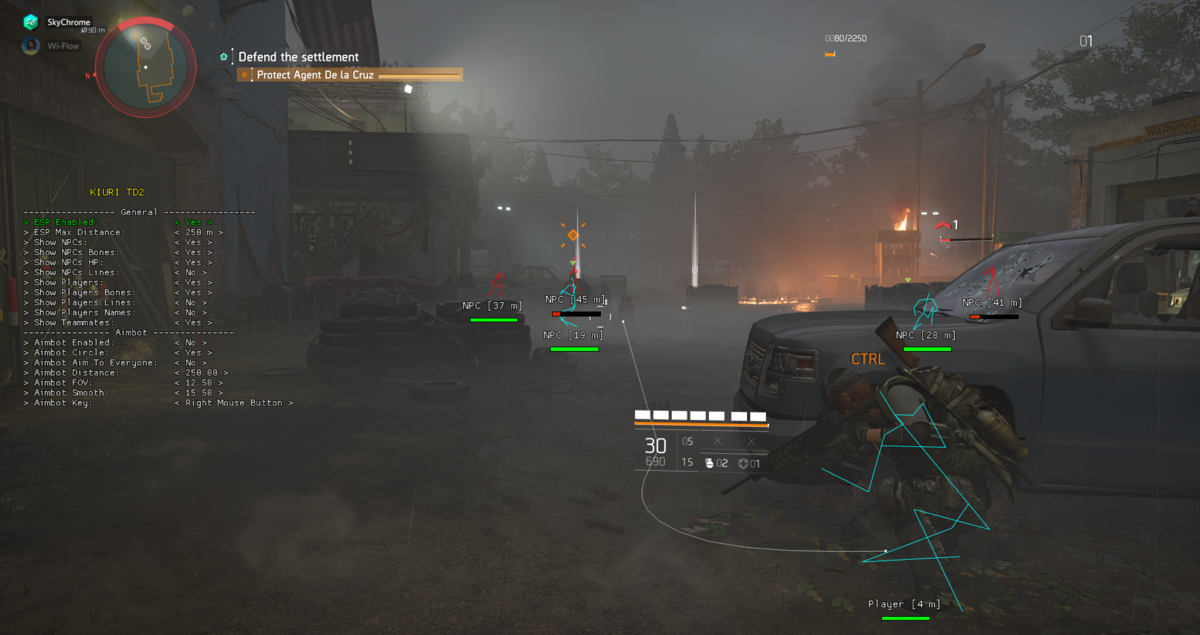Change the ESP Max Distance value
This screenshot has width=1200, height=635.
tap(198, 232)
